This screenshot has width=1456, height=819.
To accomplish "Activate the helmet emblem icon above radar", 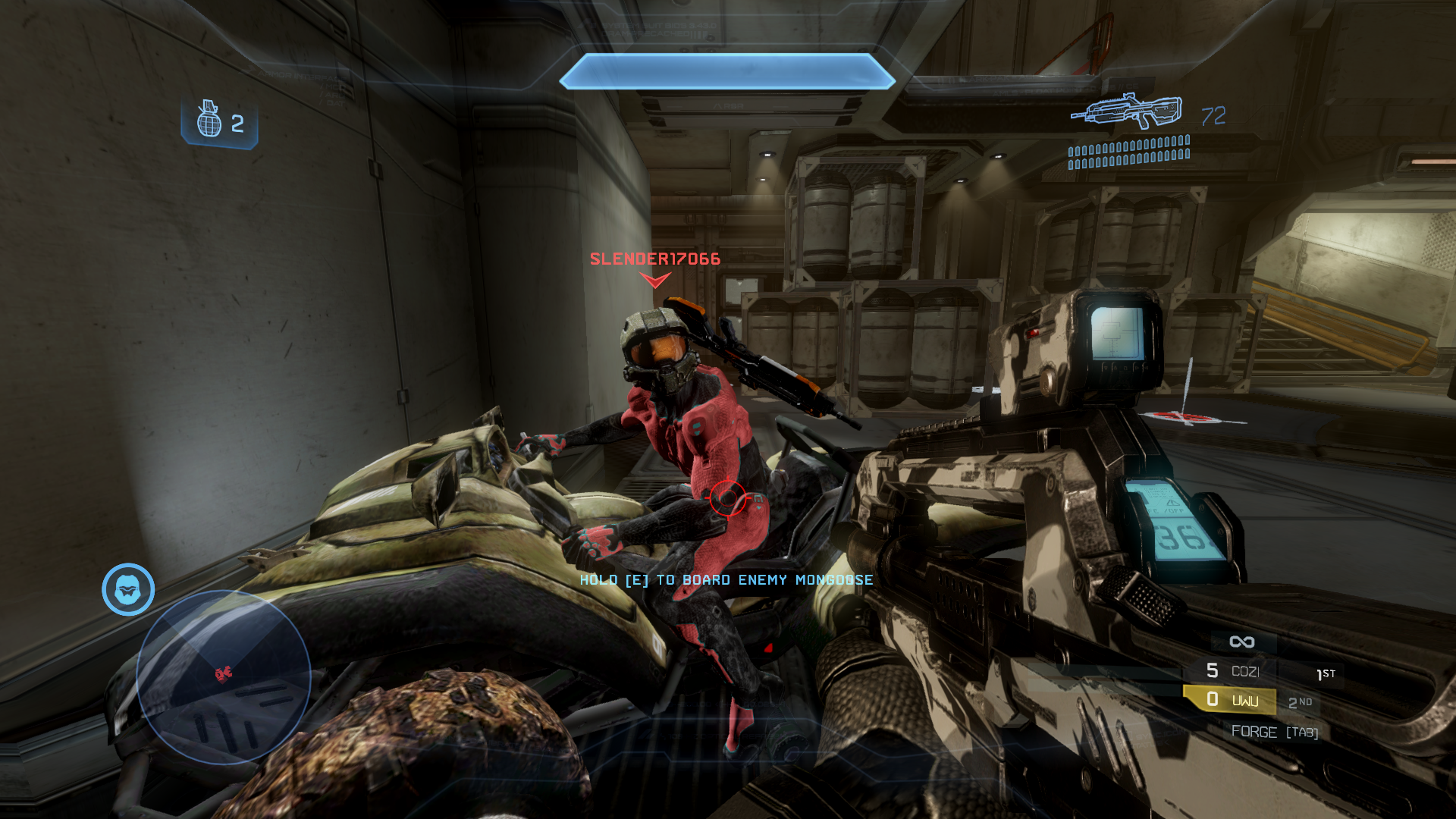I will point(128,589).
